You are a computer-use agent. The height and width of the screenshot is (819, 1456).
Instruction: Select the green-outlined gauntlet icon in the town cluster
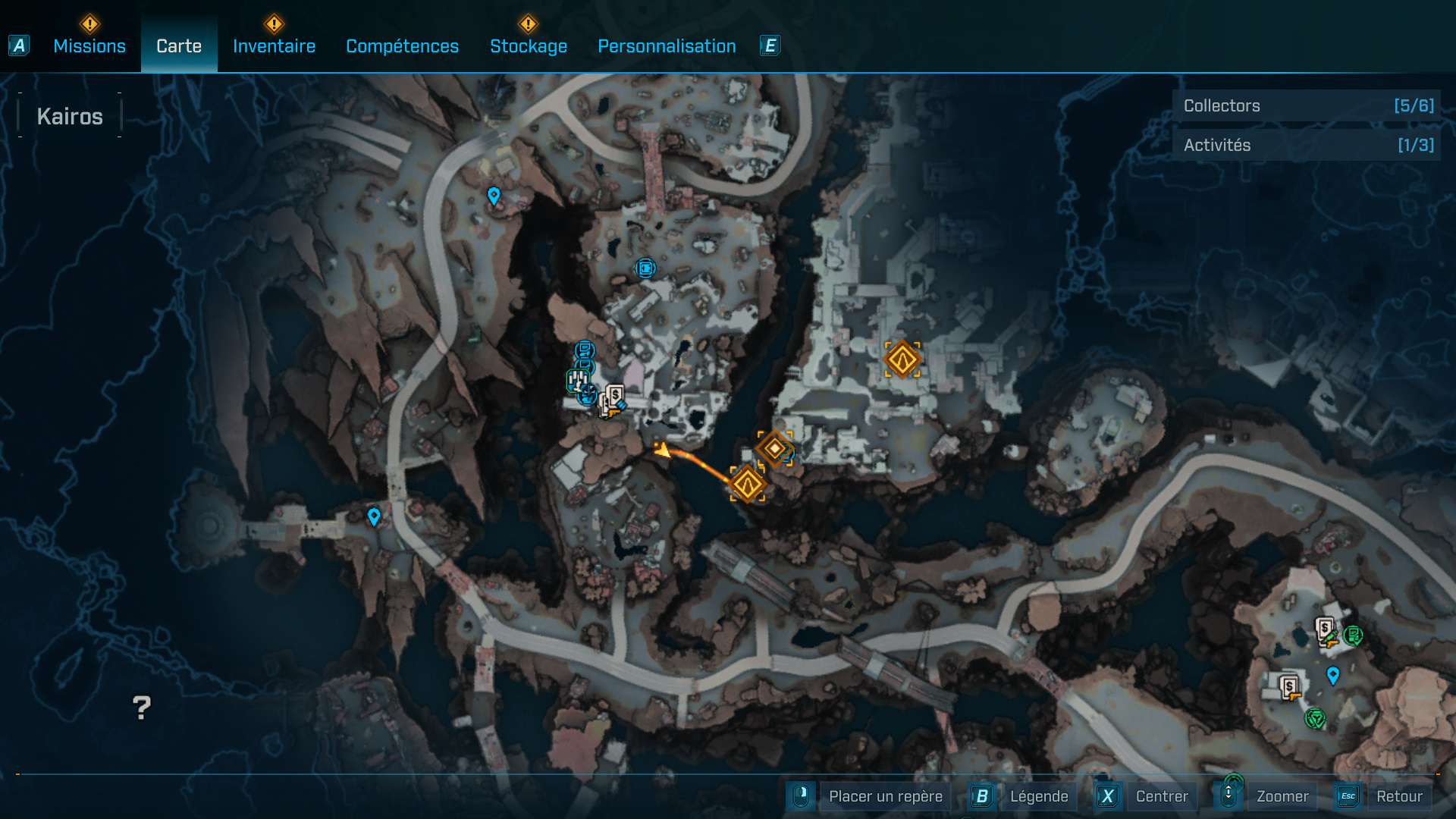point(578,381)
